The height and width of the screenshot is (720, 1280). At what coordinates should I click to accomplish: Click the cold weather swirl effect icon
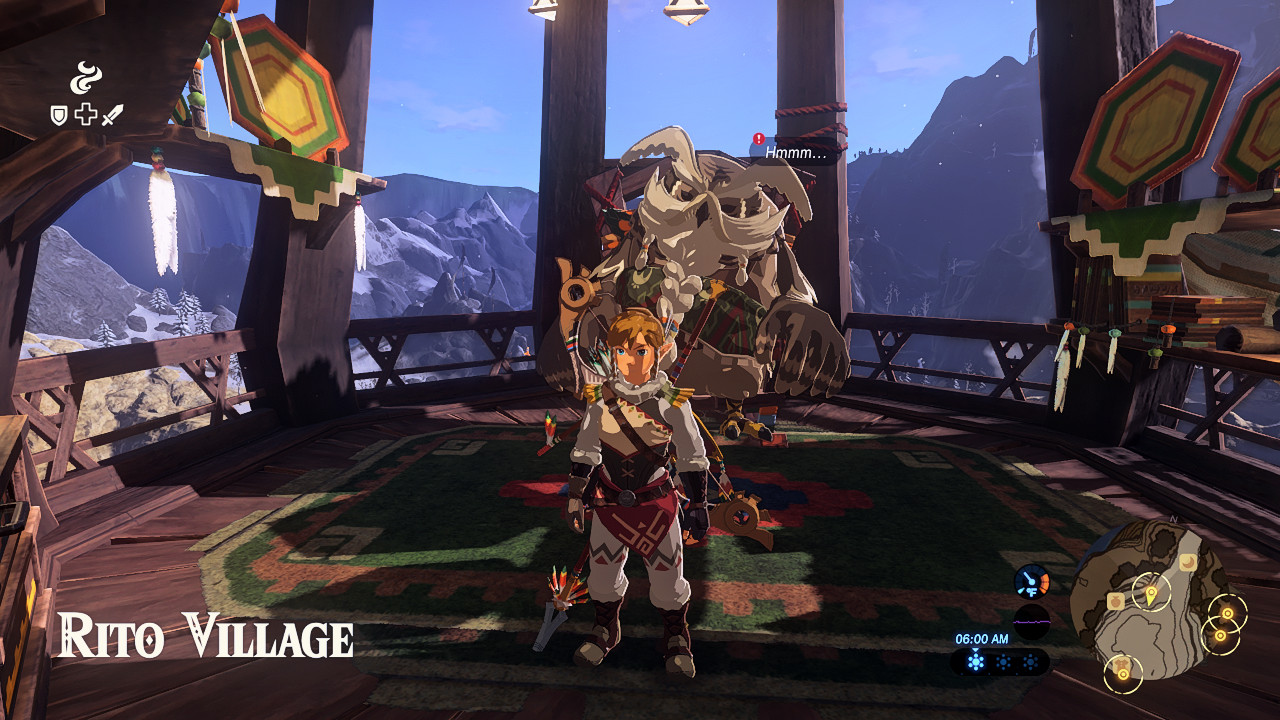coord(86,78)
